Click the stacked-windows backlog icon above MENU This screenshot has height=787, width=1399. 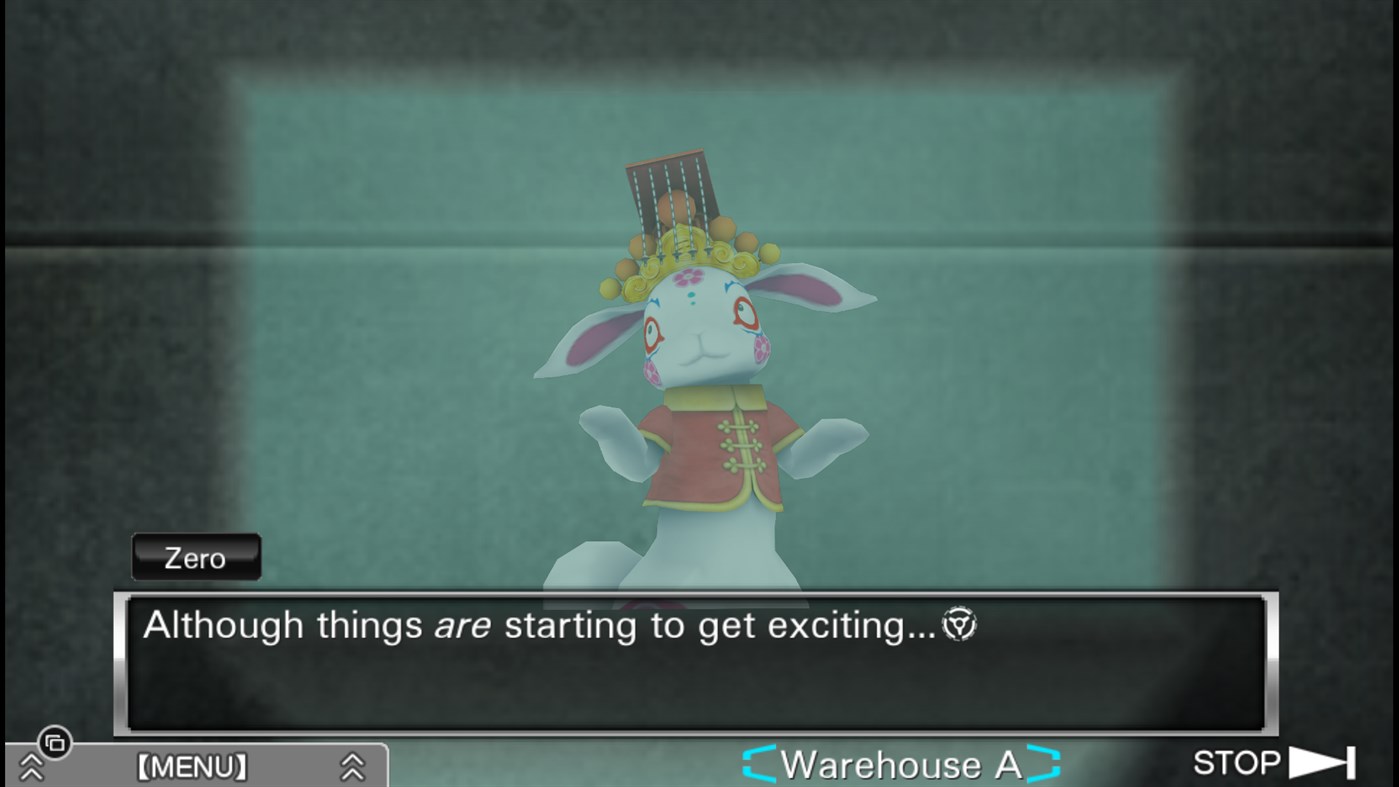click(x=55, y=744)
